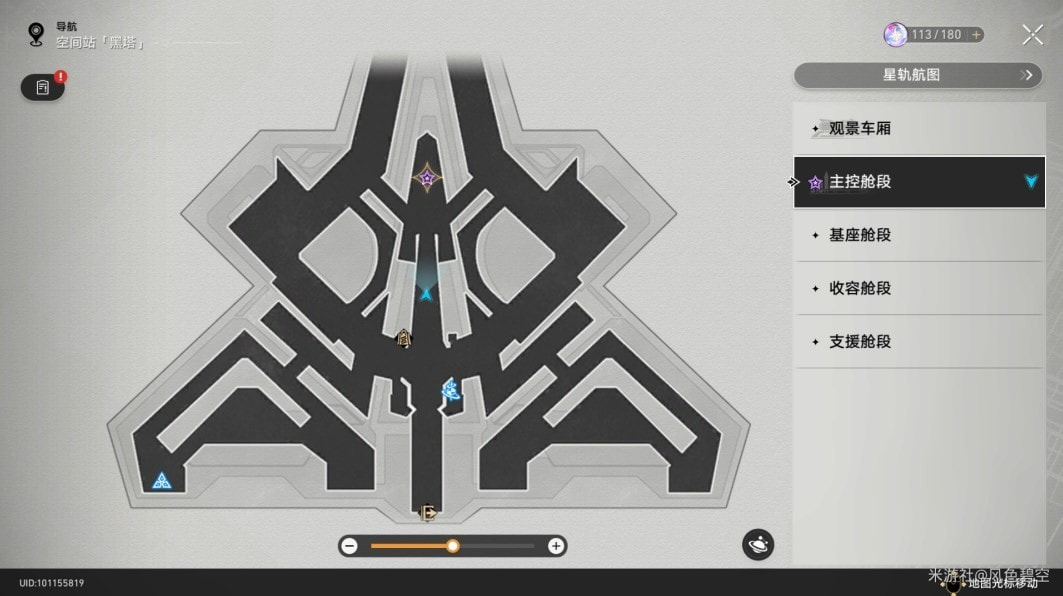Open the mission log icon with red alert
1063x596 pixels.
click(43, 88)
